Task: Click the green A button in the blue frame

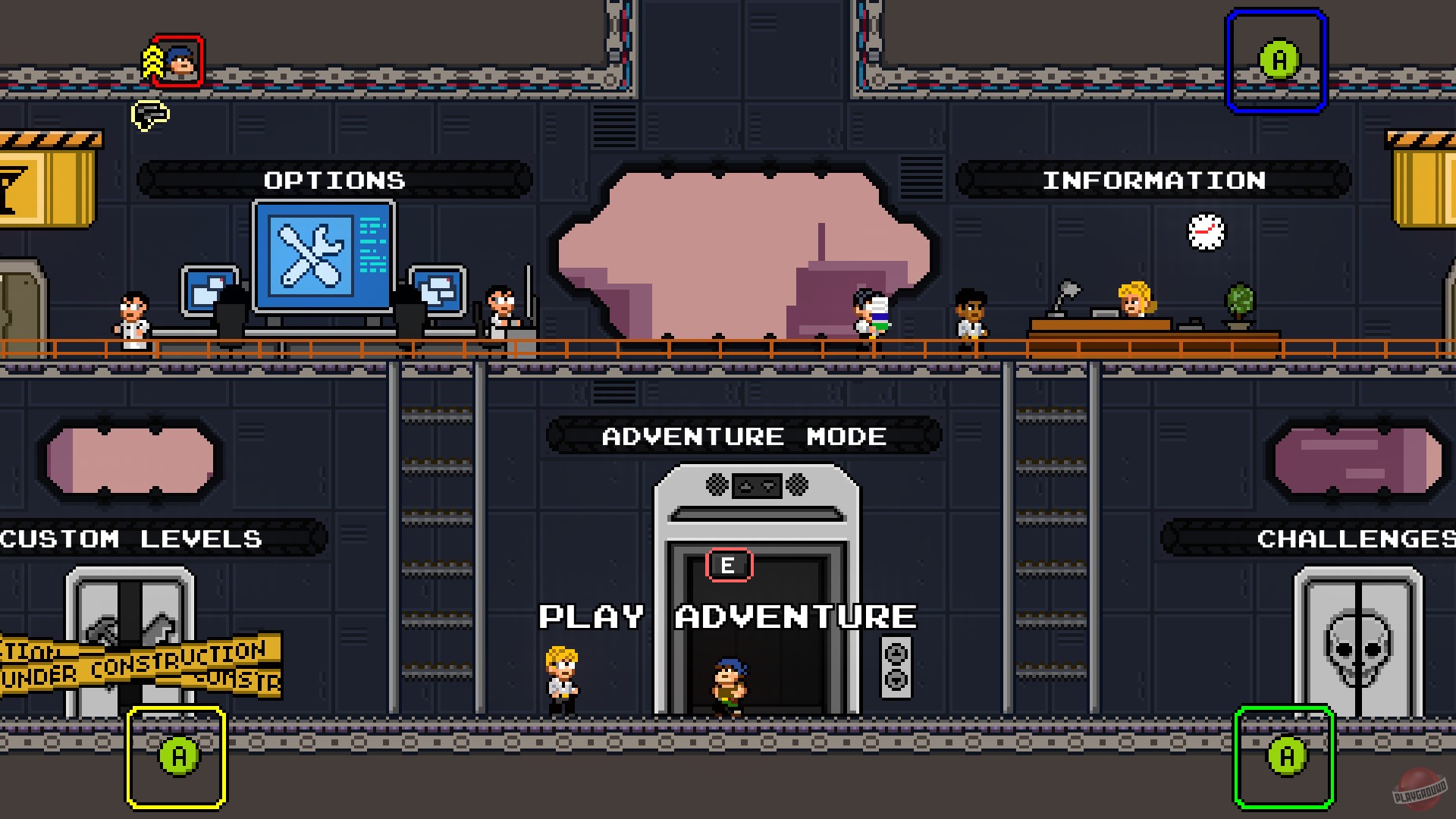Action: [x=1280, y=58]
